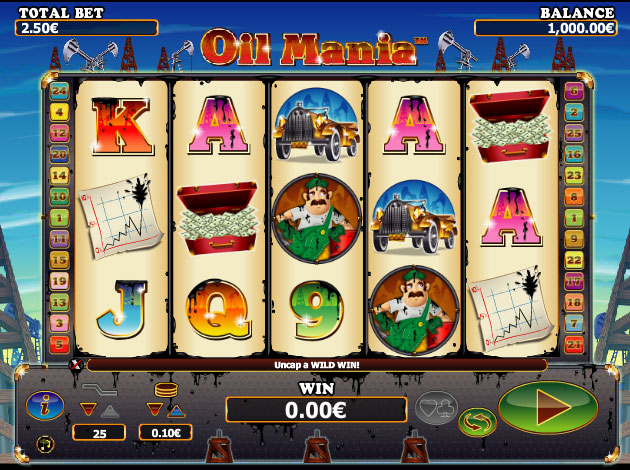Screen dimensions: 630x470
Task: Spin the reels with the green play button
Action: [x=547, y=407]
